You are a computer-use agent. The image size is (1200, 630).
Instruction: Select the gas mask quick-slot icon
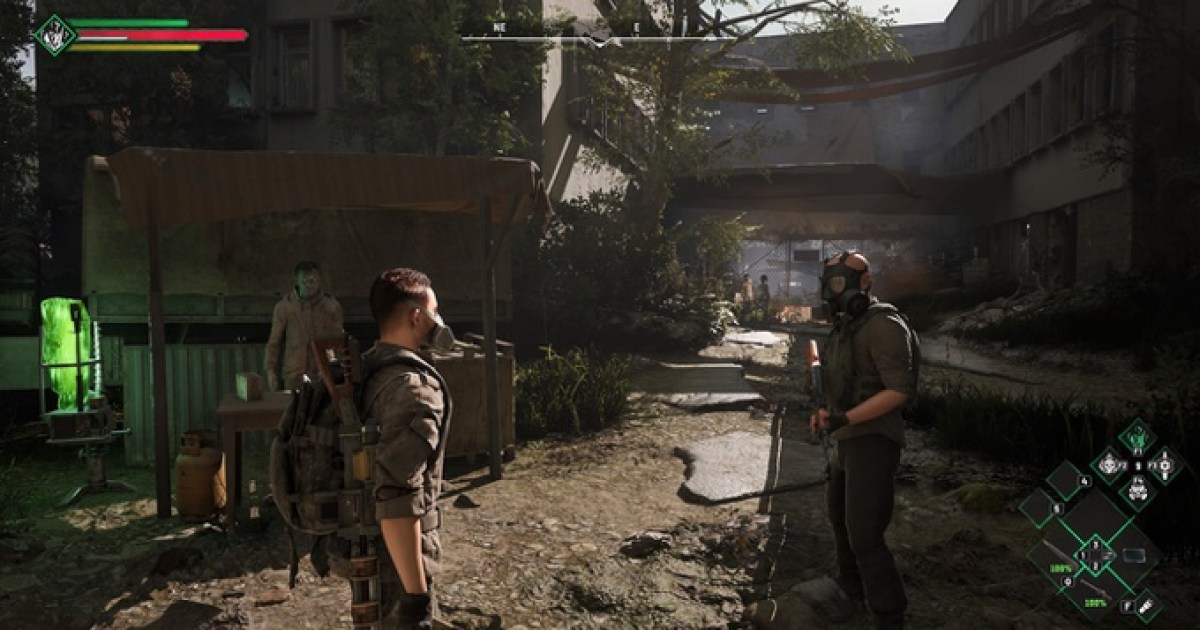(x=1136, y=492)
